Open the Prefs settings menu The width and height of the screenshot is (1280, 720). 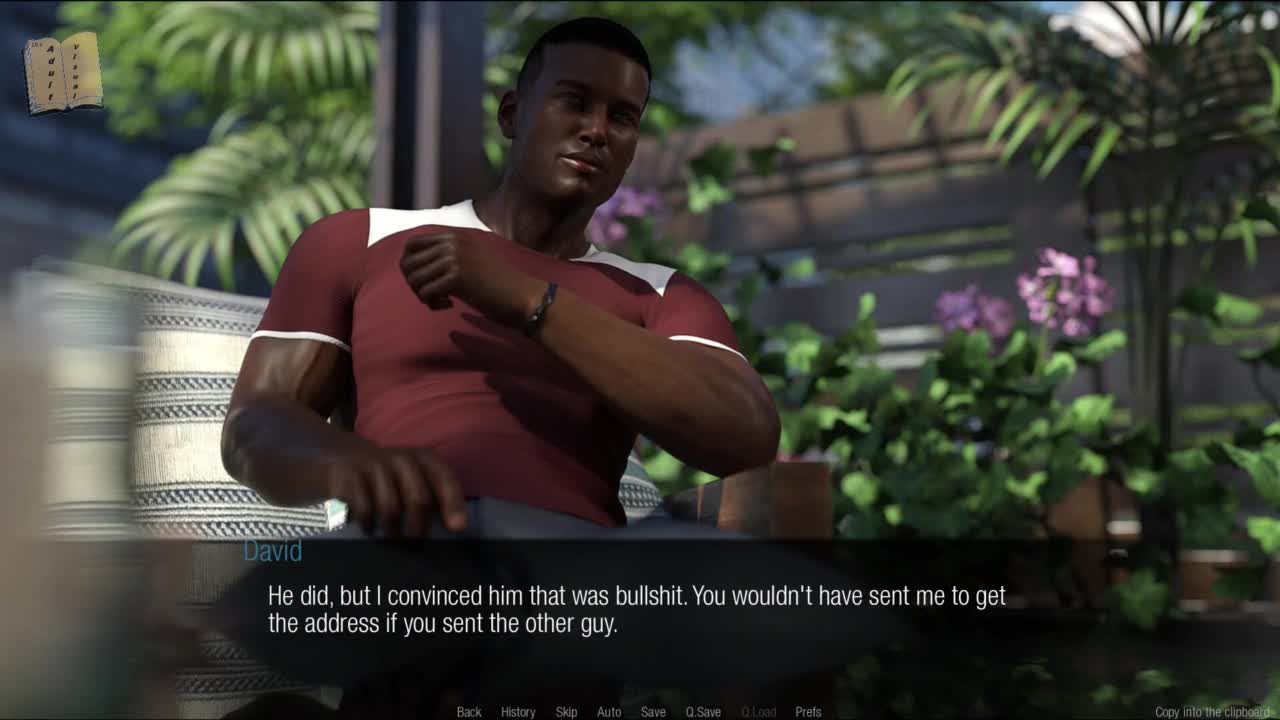coord(808,712)
